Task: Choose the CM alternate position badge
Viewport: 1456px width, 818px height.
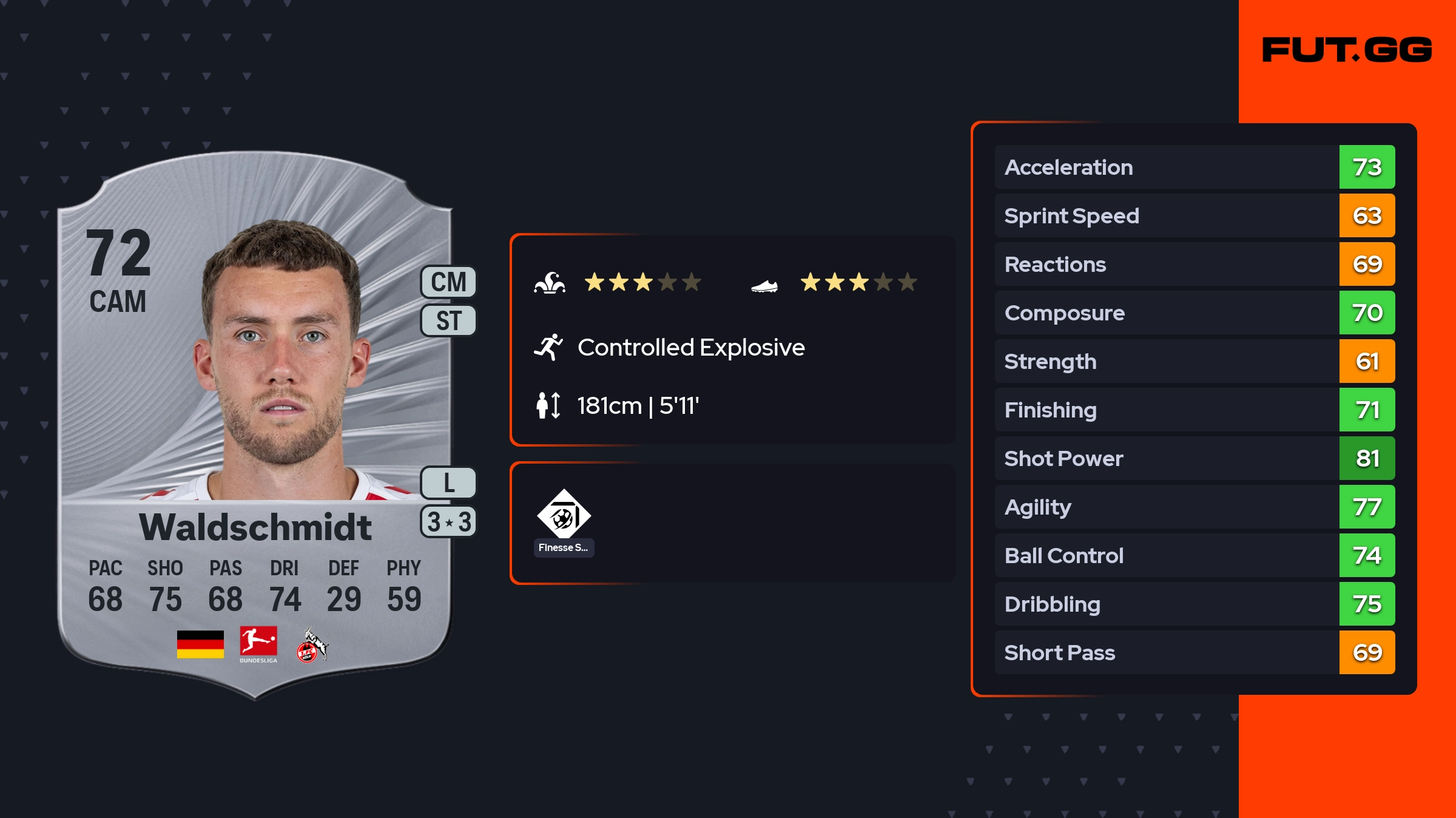Action: point(448,282)
